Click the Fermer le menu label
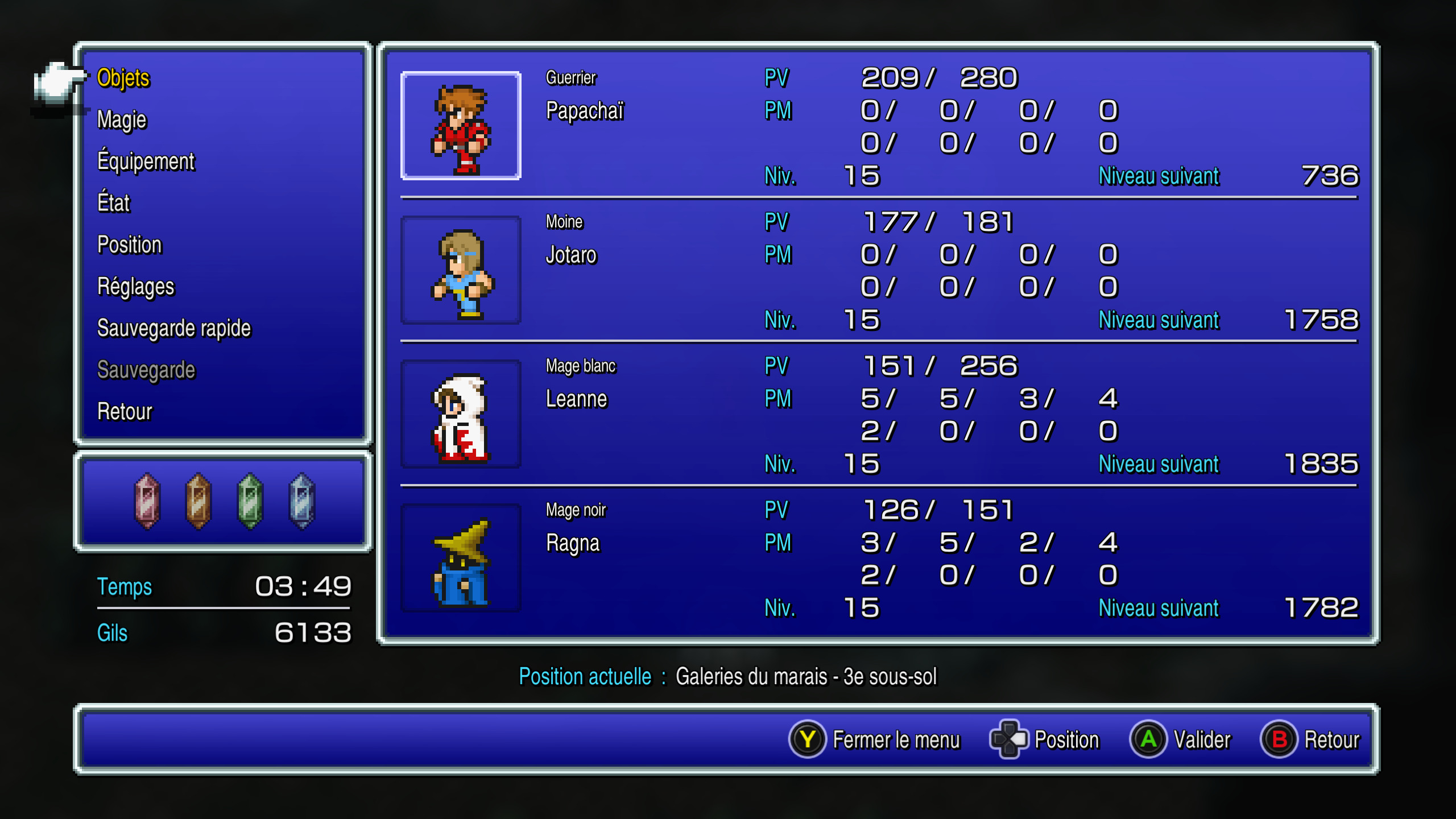Screen dimensions: 1456x819 tap(896, 740)
